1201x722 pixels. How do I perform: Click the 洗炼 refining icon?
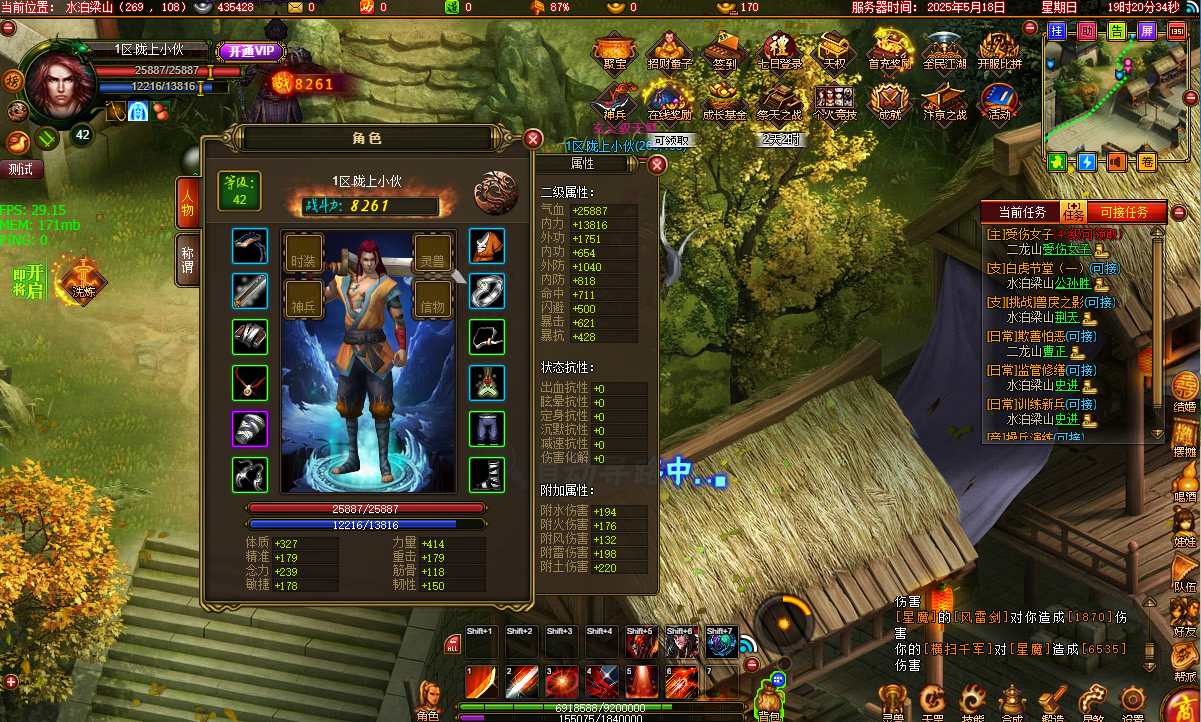(82, 279)
